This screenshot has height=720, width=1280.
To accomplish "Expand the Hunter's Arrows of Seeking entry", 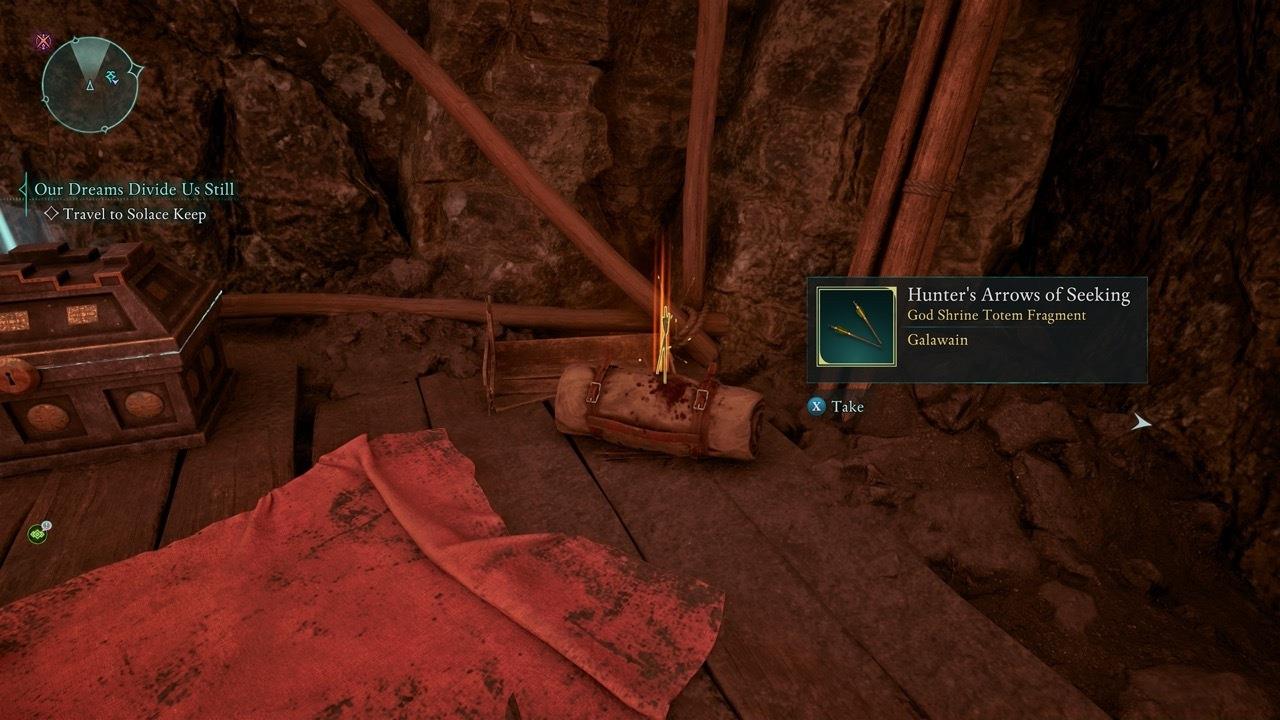I will pyautogui.click(x=1017, y=294).
